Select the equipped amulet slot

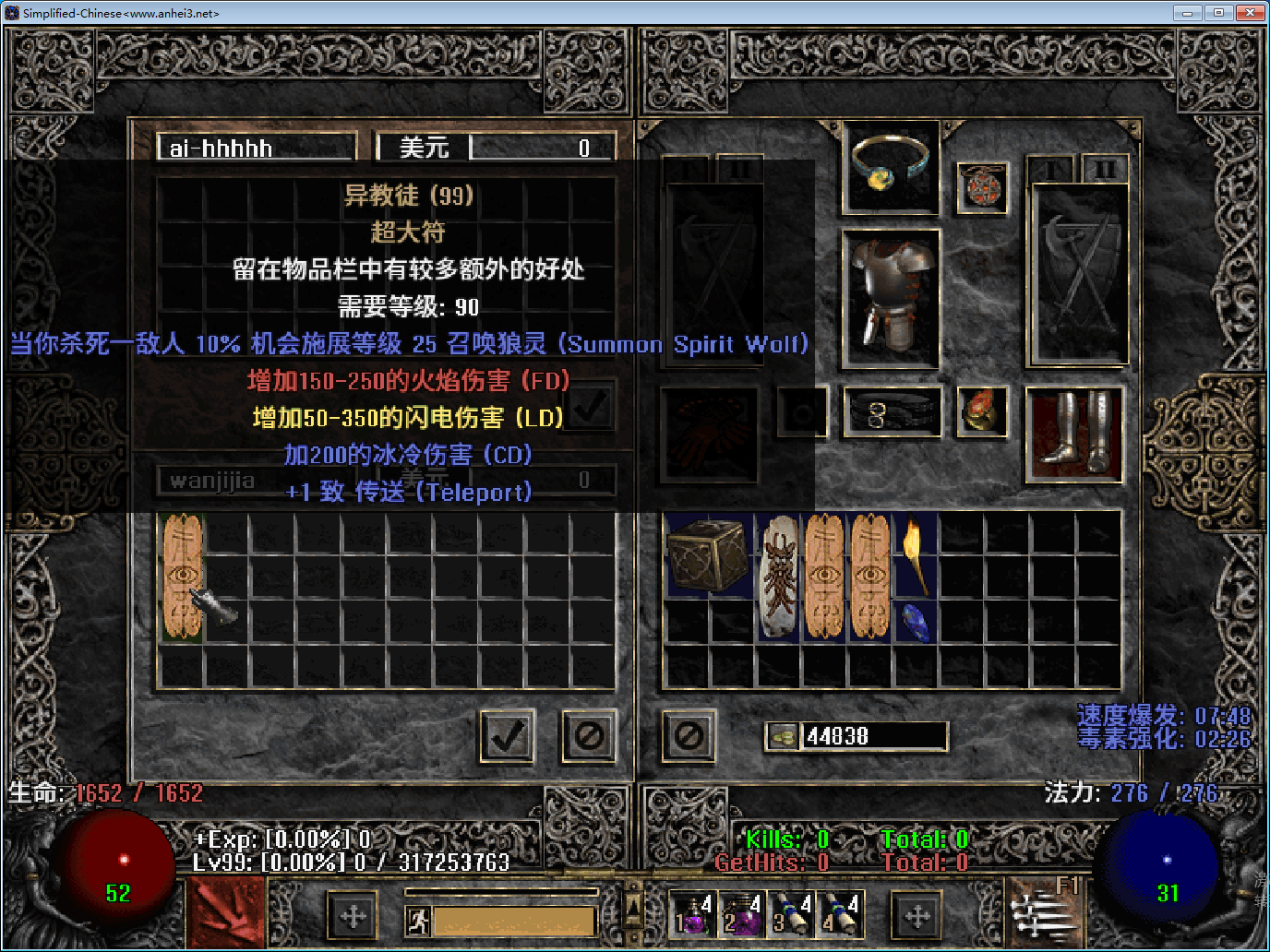pos(982,187)
